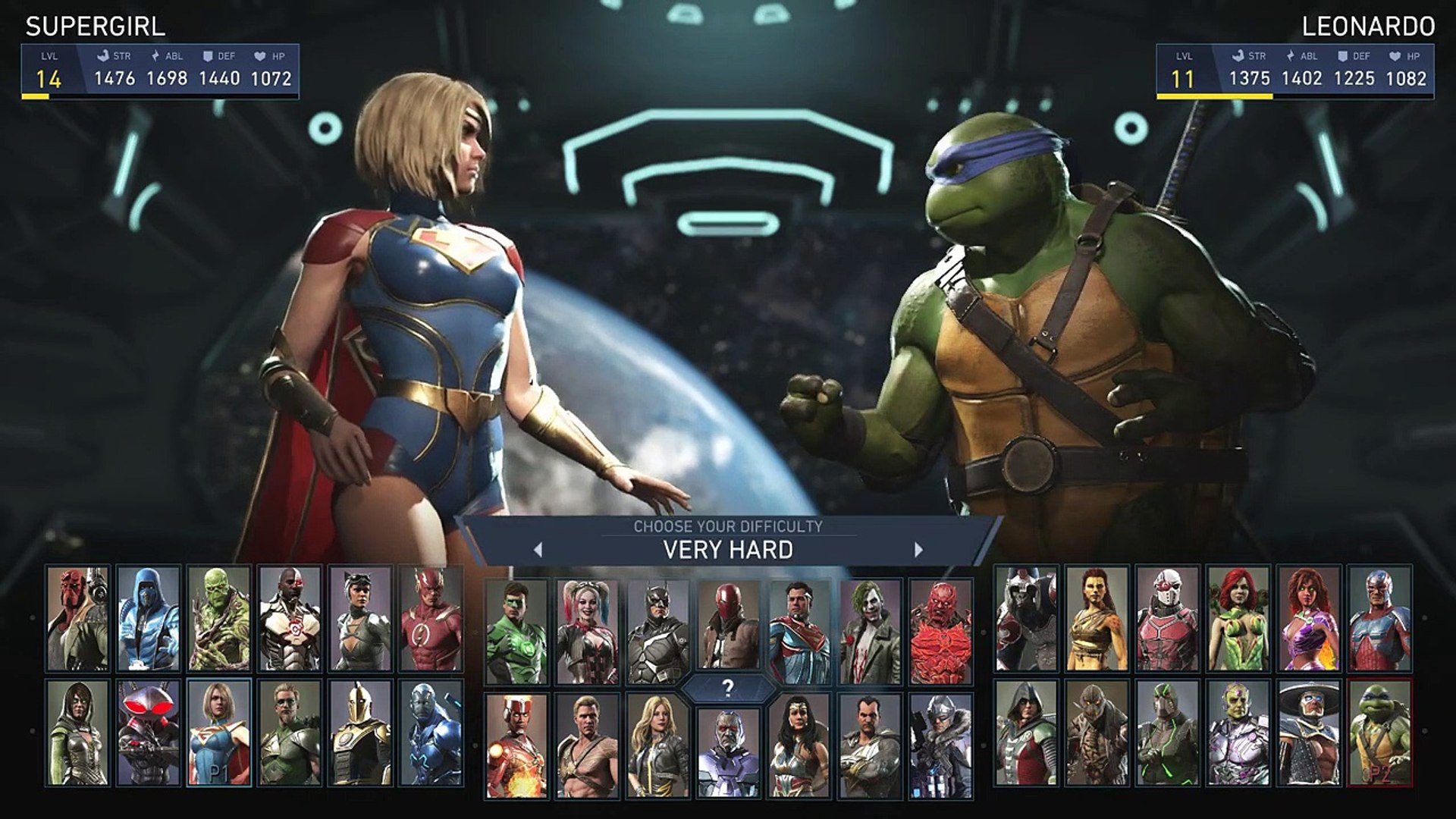The width and height of the screenshot is (1456, 819).
Task: Select the Supergirl tile marked P1
Action: (219, 733)
